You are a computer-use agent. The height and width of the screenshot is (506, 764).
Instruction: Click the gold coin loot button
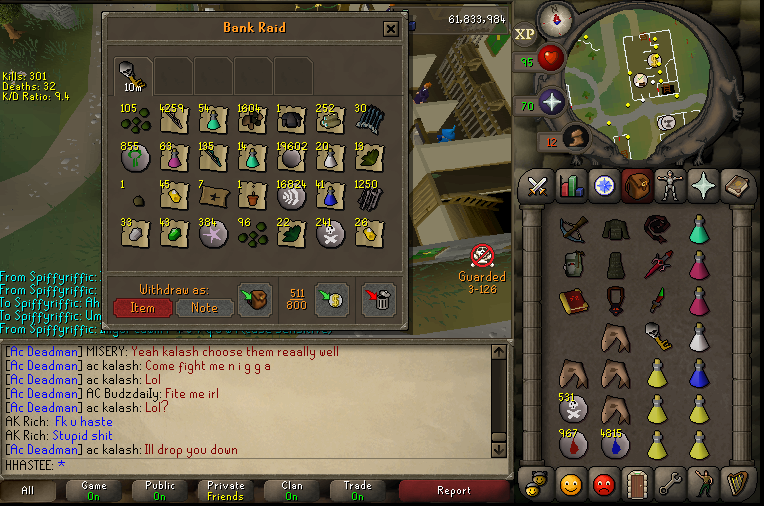pyautogui.click(x=331, y=298)
